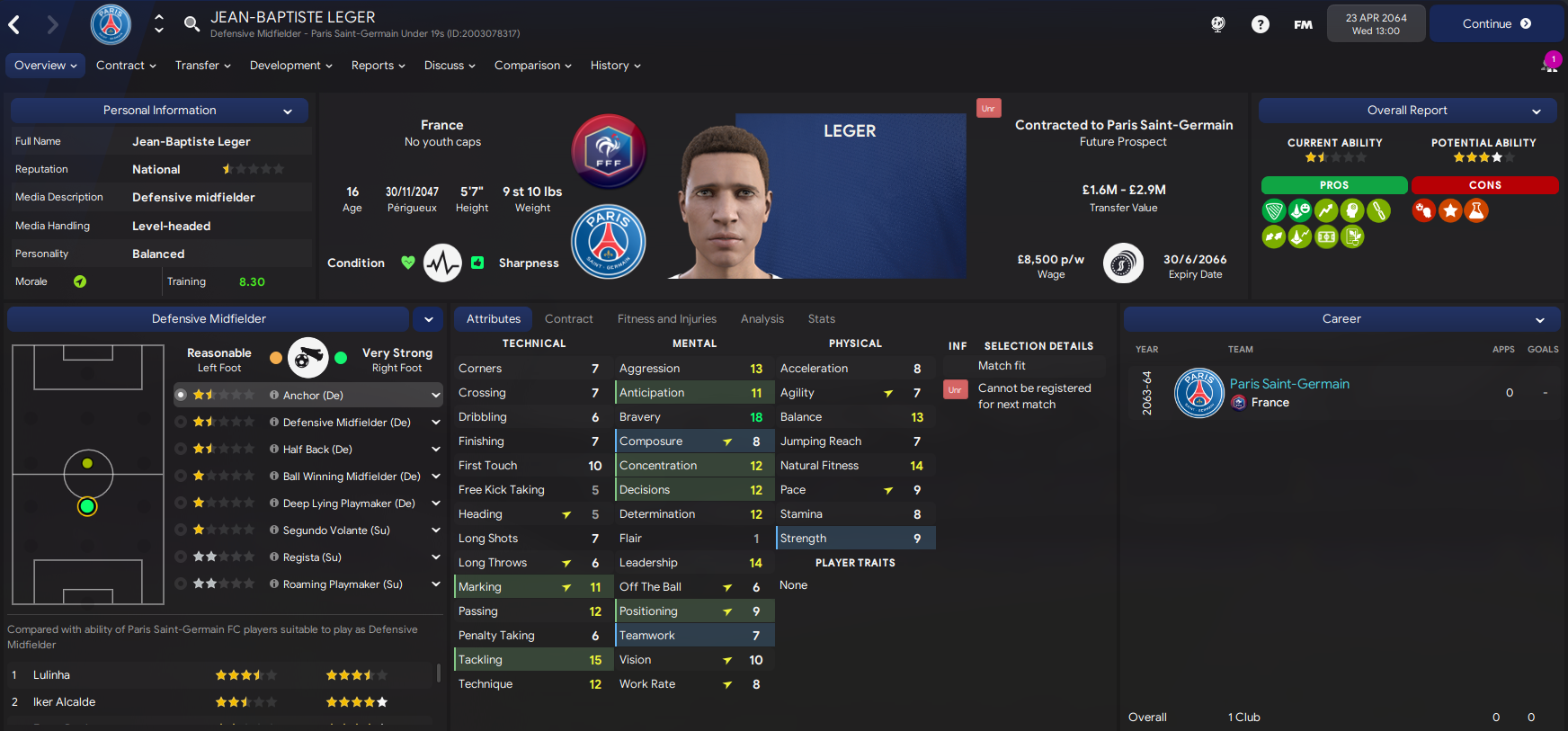Image resolution: width=1568 pixels, height=731 pixels.
Task: Expand the Overall Report panel dropdown
Action: click(1537, 111)
